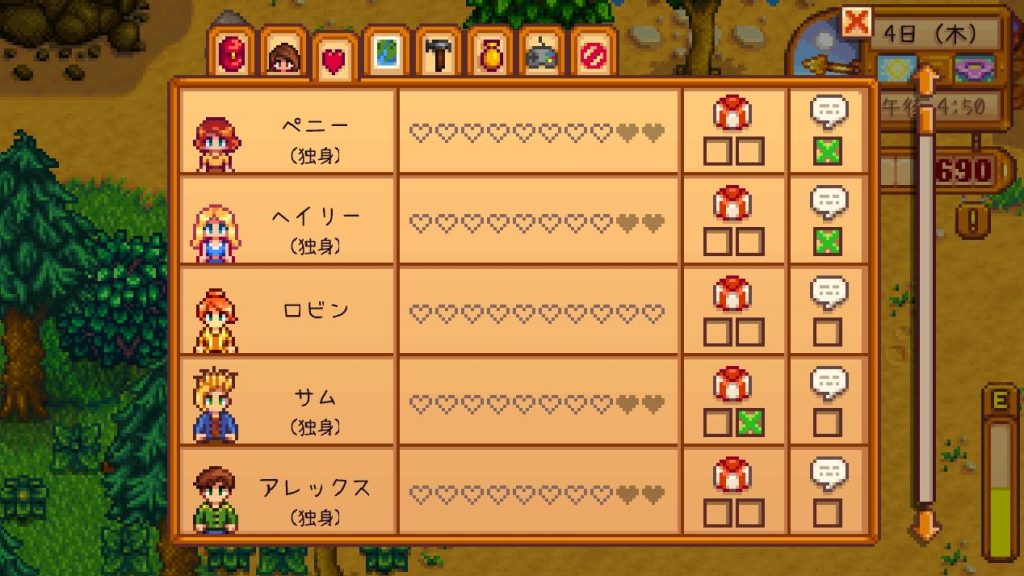The height and width of the screenshot is (576, 1024).
Task: Open the quest journal exclamation icon
Action: tap(968, 219)
